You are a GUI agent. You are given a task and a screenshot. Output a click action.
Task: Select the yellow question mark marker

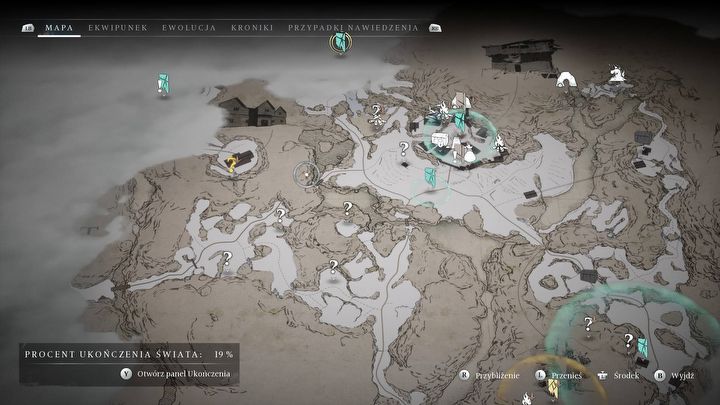(232, 163)
